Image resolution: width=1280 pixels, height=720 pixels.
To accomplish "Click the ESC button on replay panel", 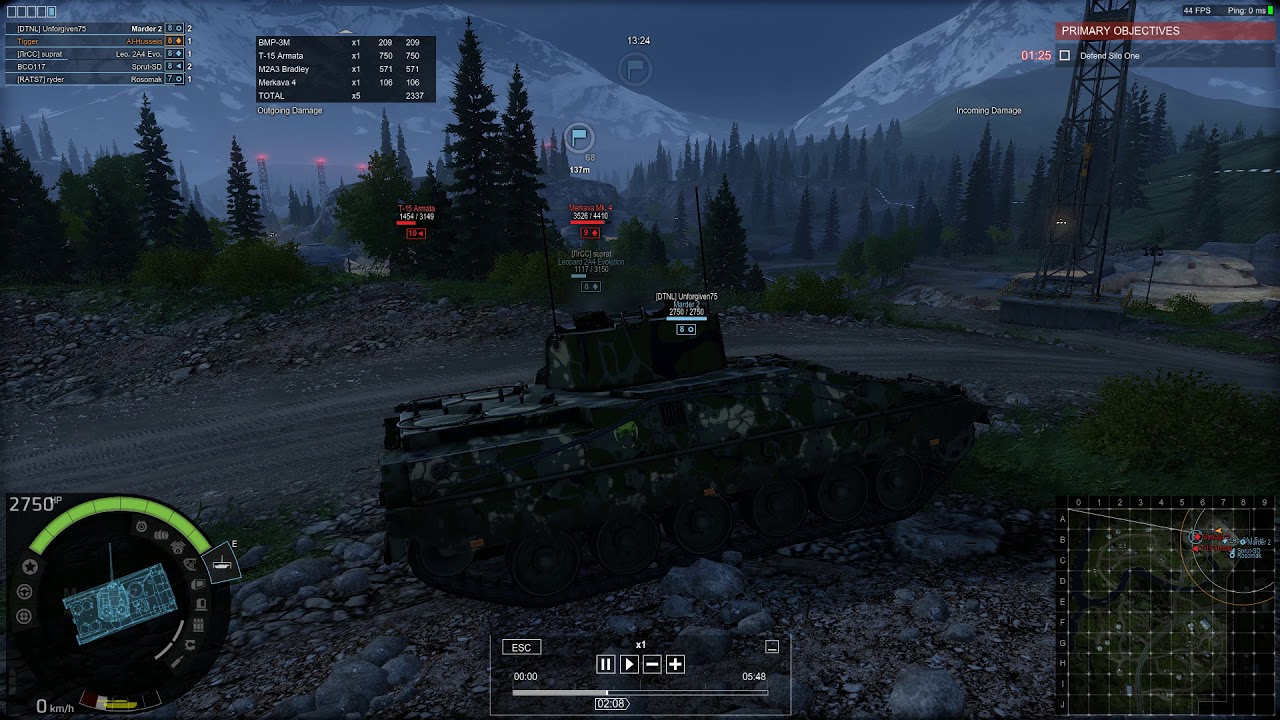I will coord(521,648).
